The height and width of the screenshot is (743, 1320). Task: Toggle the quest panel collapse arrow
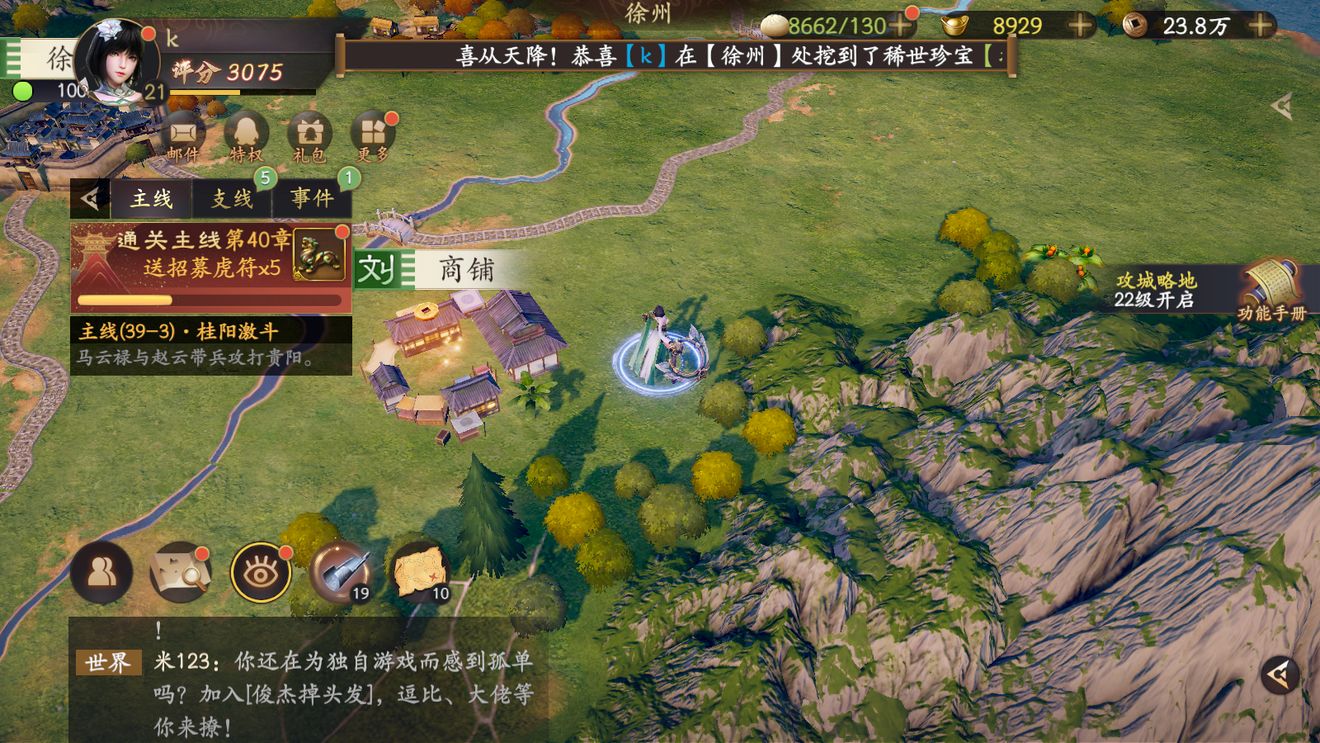(91, 195)
